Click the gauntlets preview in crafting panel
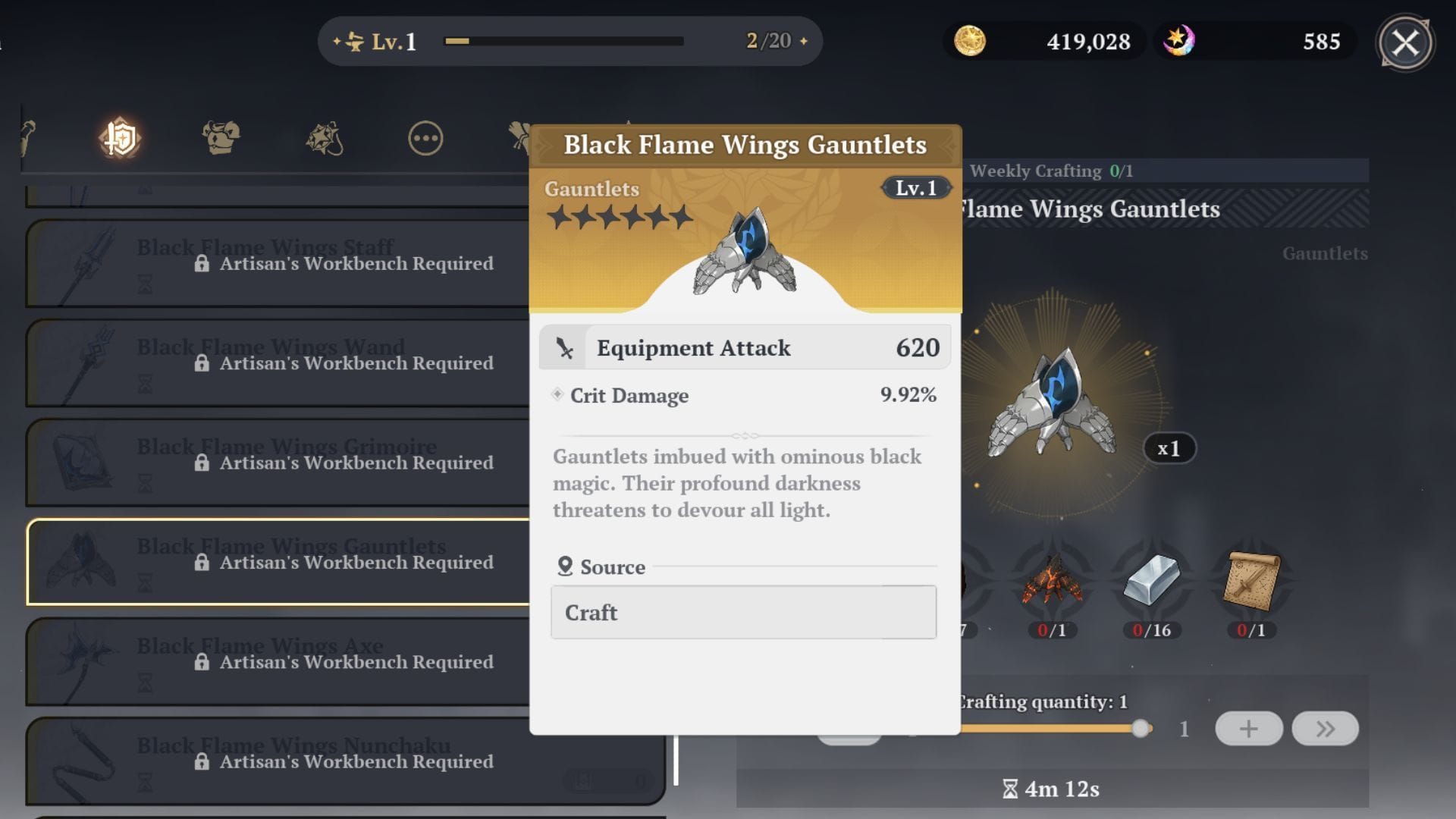This screenshot has width=1456, height=819. (1052, 402)
